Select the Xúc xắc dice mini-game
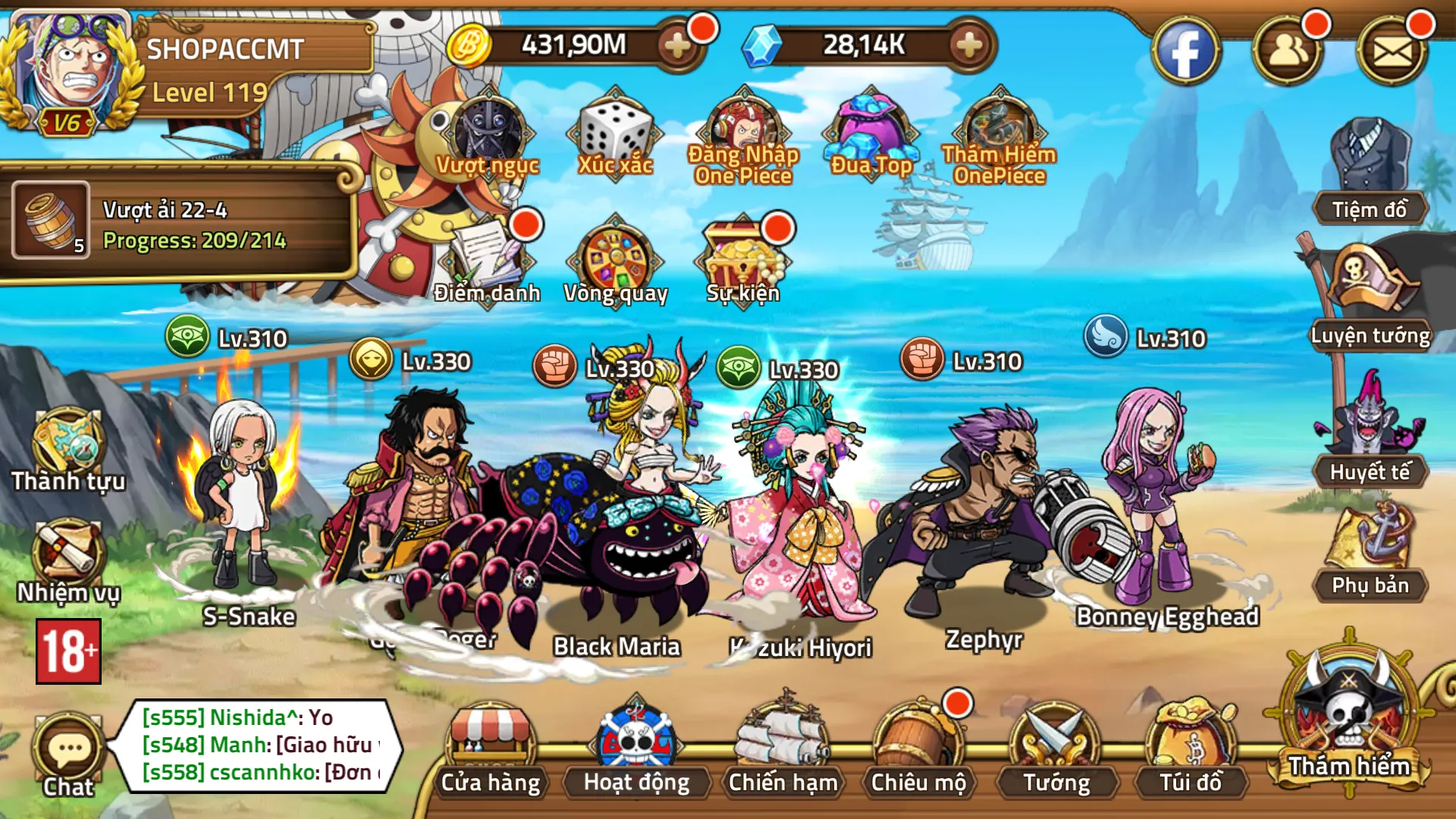 pyautogui.click(x=616, y=136)
